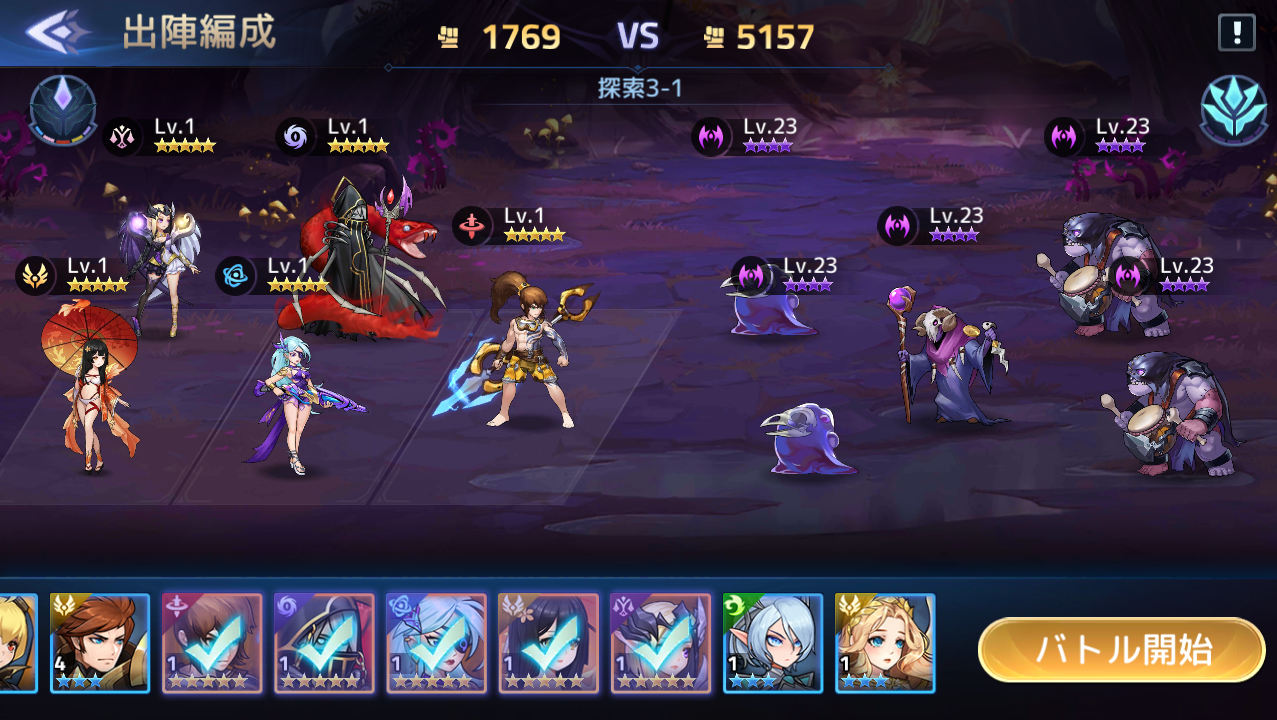
Task: Add the silver-haired elf hero portrait
Action: [x=772, y=643]
